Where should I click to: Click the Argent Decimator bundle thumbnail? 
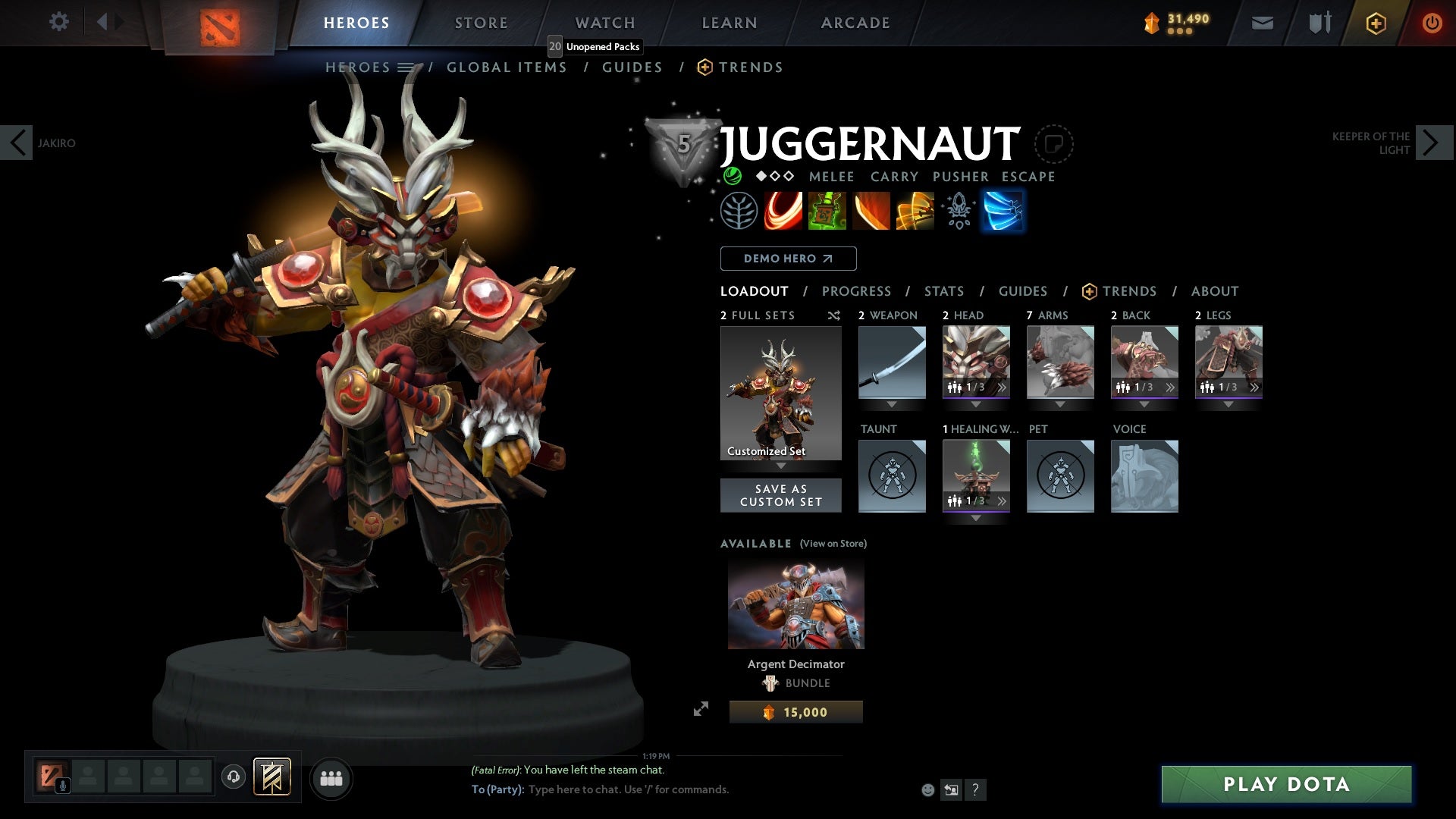click(x=795, y=603)
